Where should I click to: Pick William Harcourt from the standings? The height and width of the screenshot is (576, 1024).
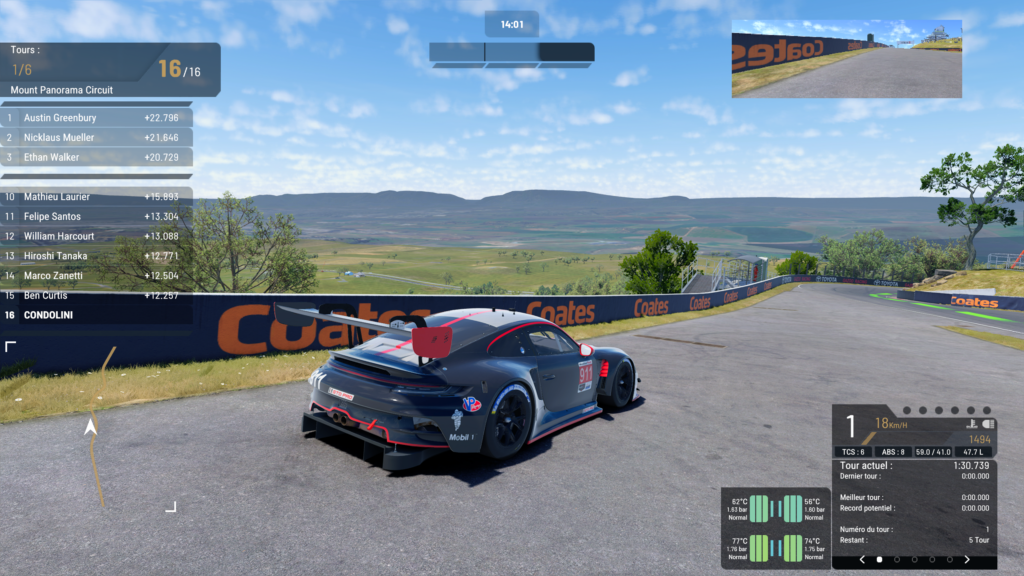(97, 236)
